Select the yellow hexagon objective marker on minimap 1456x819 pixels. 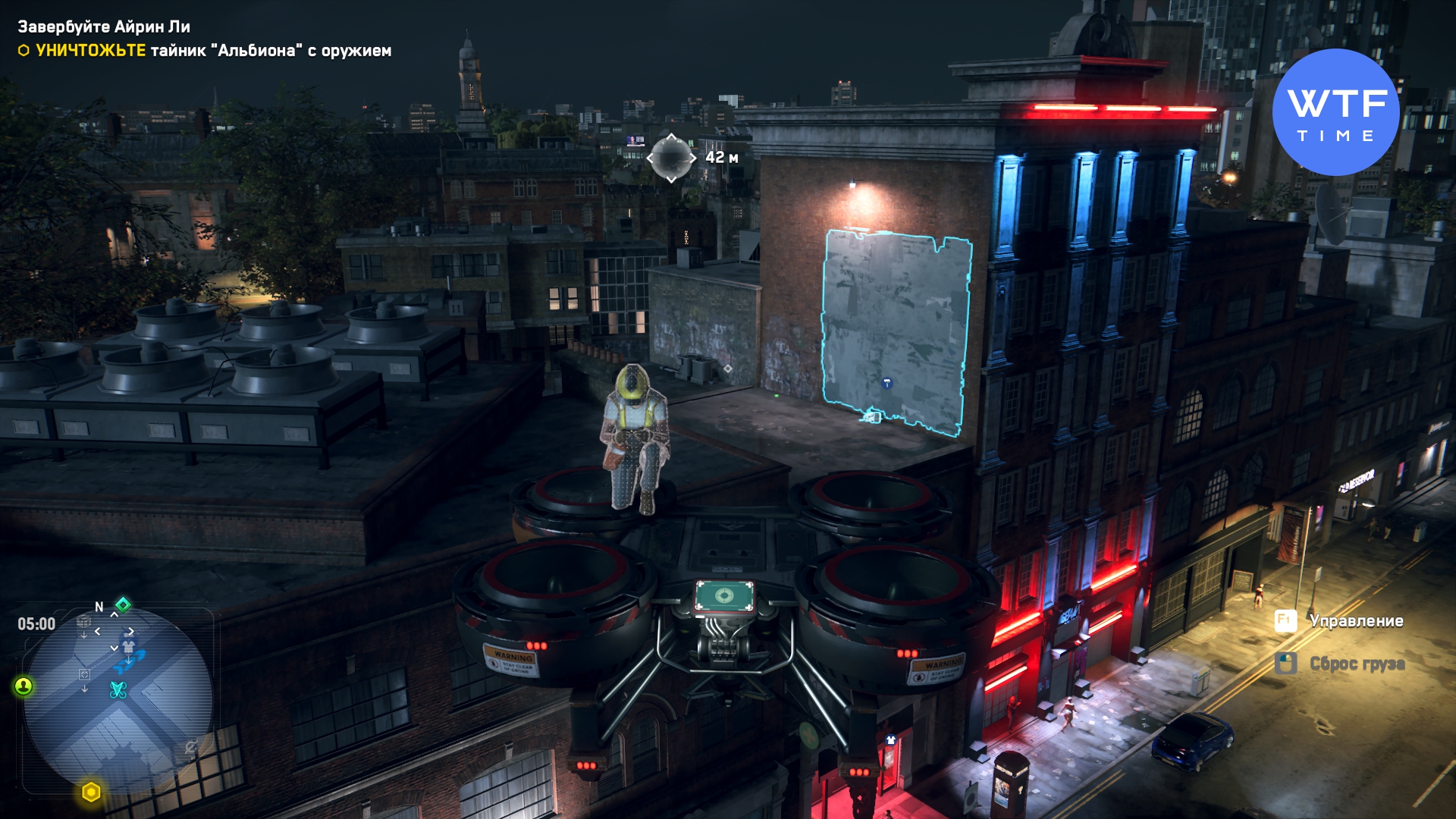point(91,792)
